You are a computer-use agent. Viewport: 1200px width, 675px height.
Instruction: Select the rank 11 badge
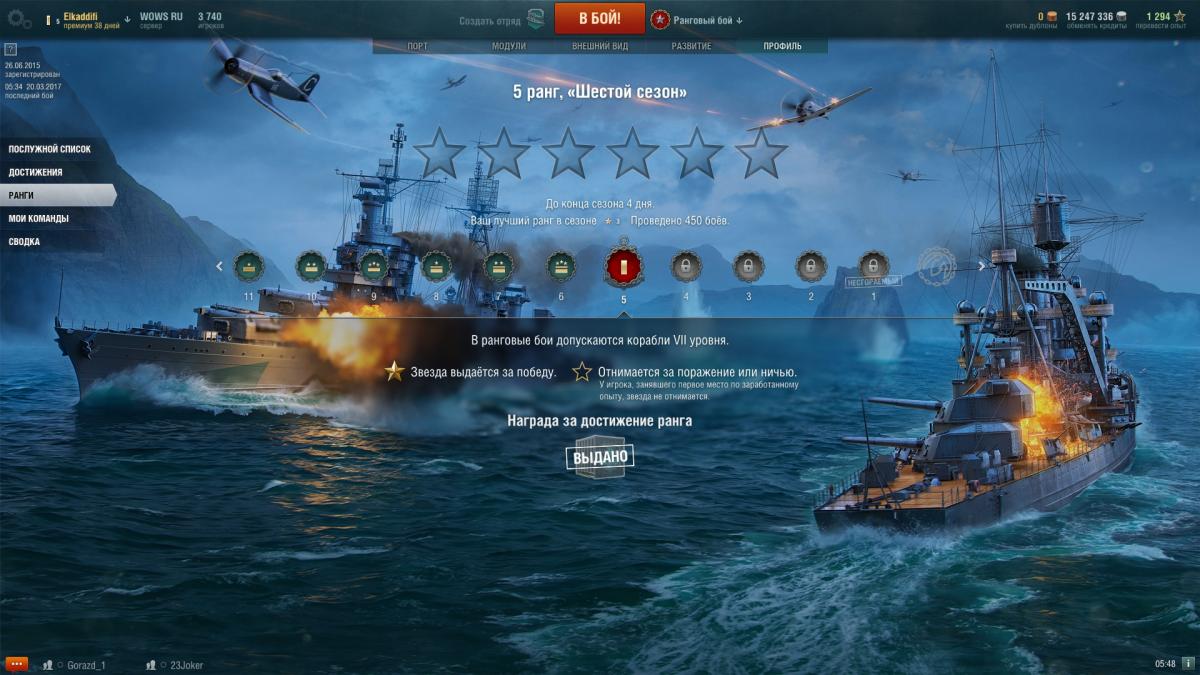pos(248,267)
